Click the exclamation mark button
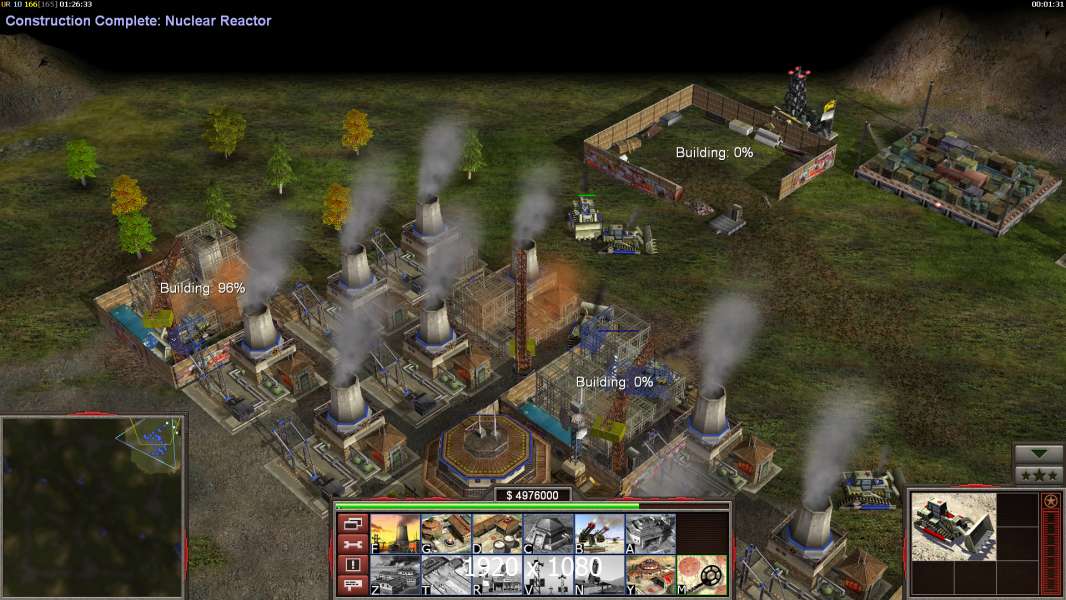The height and width of the screenshot is (600, 1066). (351, 565)
